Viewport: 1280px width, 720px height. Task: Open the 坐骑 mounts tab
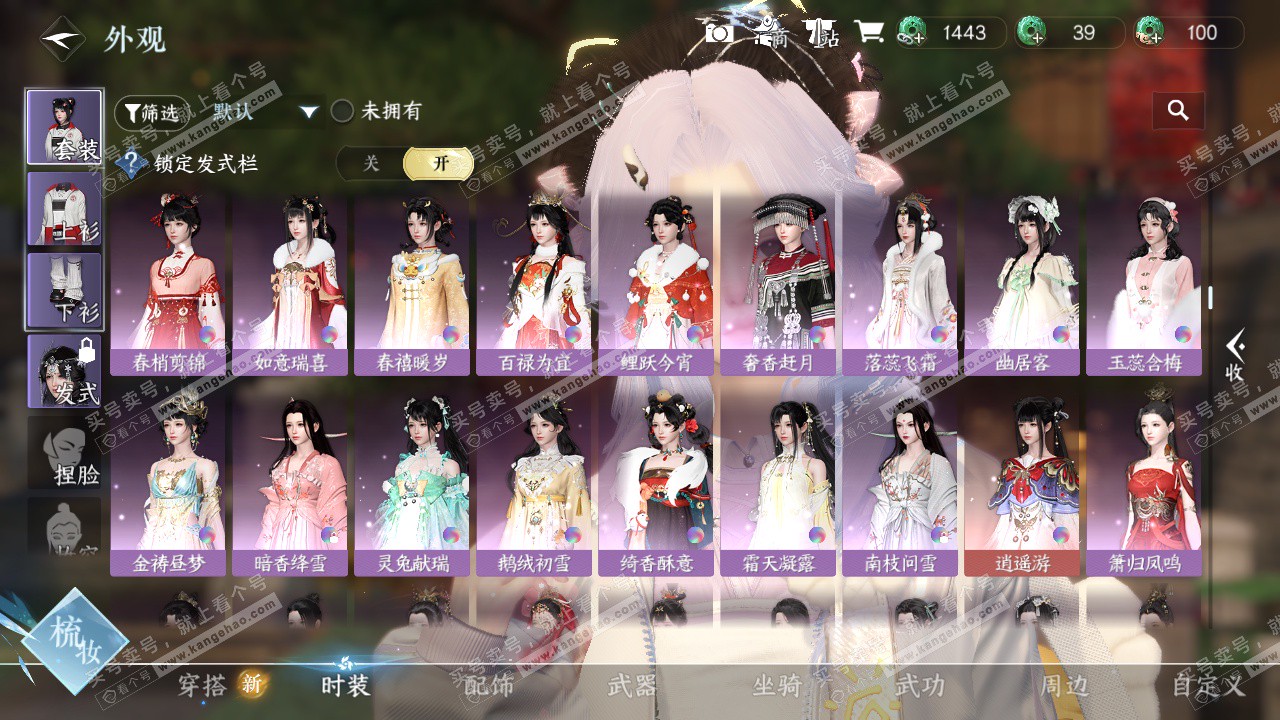tap(777, 685)
